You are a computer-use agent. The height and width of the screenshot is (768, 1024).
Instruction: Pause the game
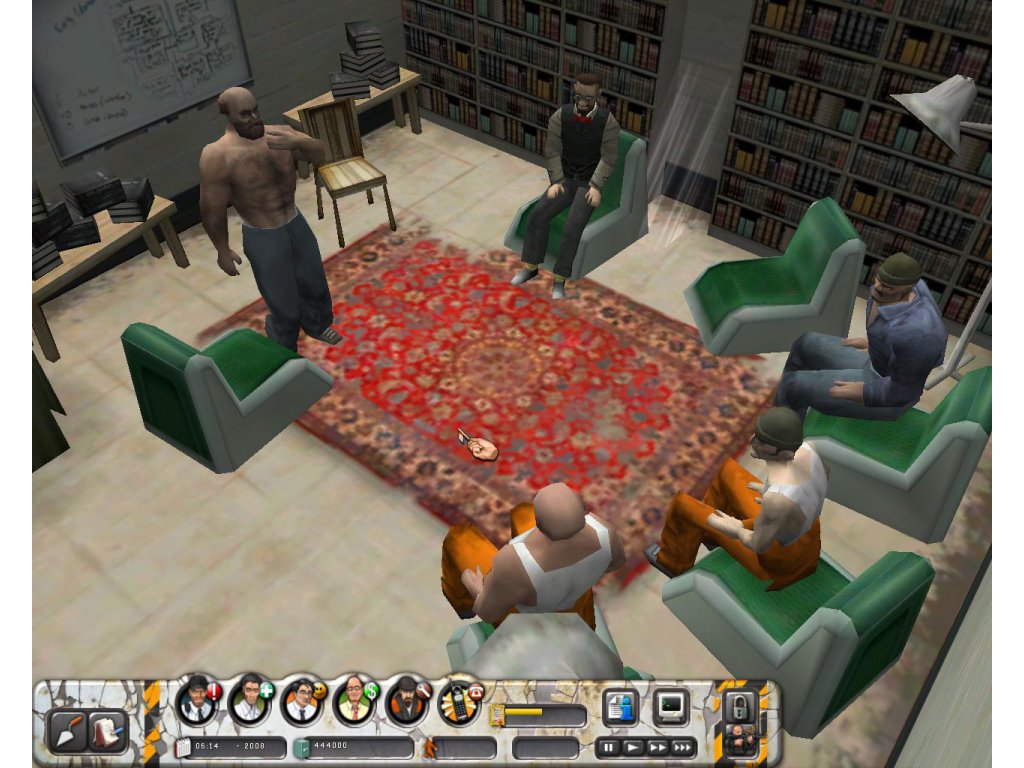click(x=609, y=747)
